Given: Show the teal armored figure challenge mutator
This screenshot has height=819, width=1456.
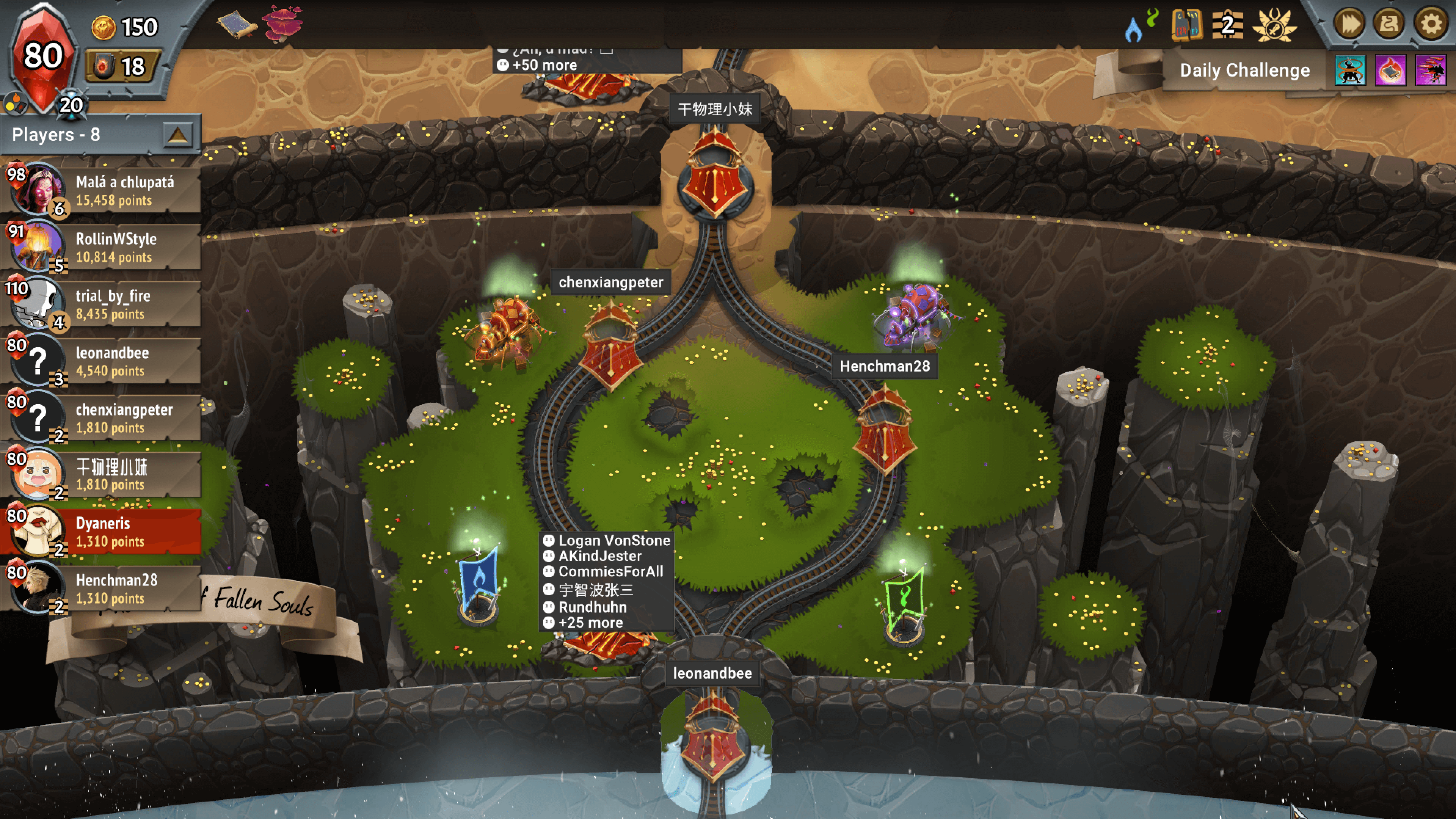Looking at the screenshot, I should click(1350, 71).
